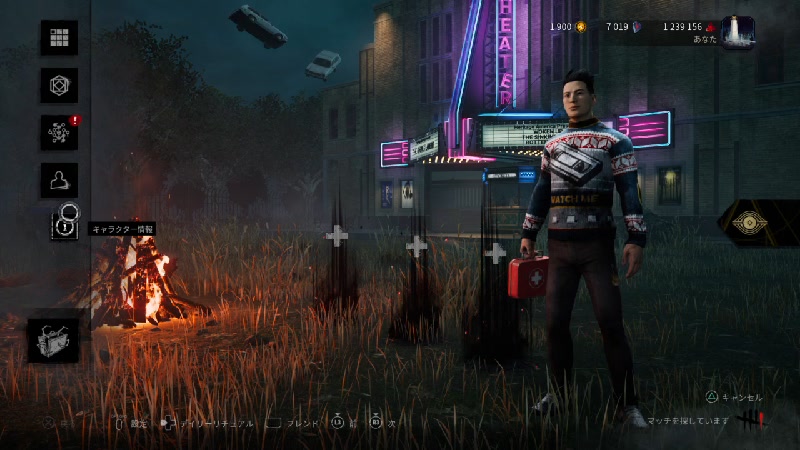Open the cube-icon customization menu
Viewport: 800px width, 450px height.
coord(59,85)
